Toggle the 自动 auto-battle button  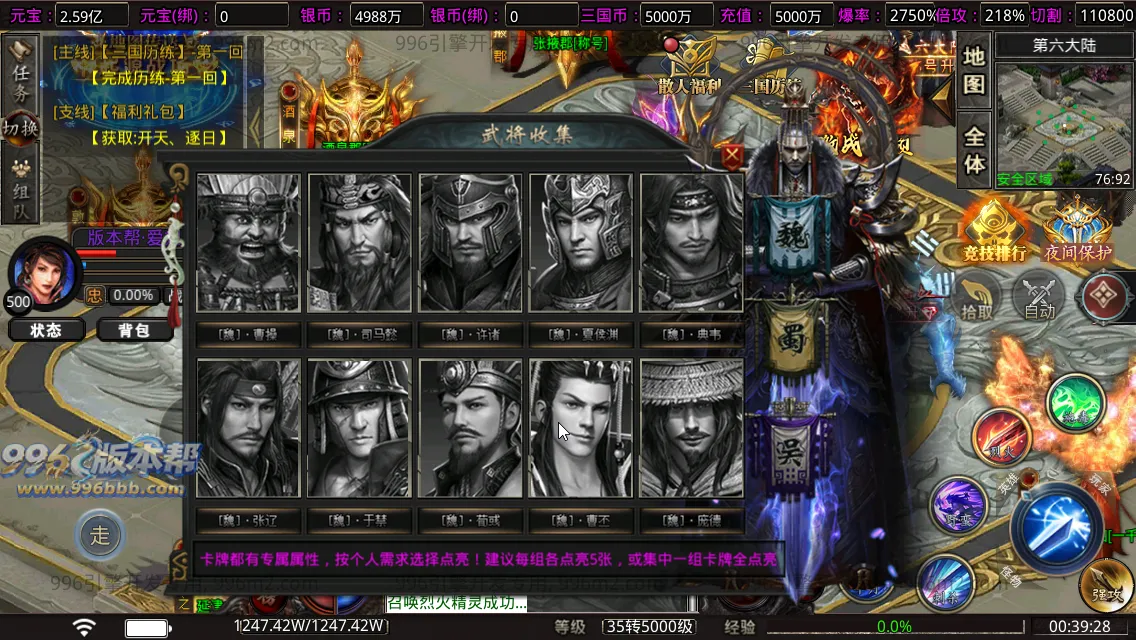coord(1039,297)
